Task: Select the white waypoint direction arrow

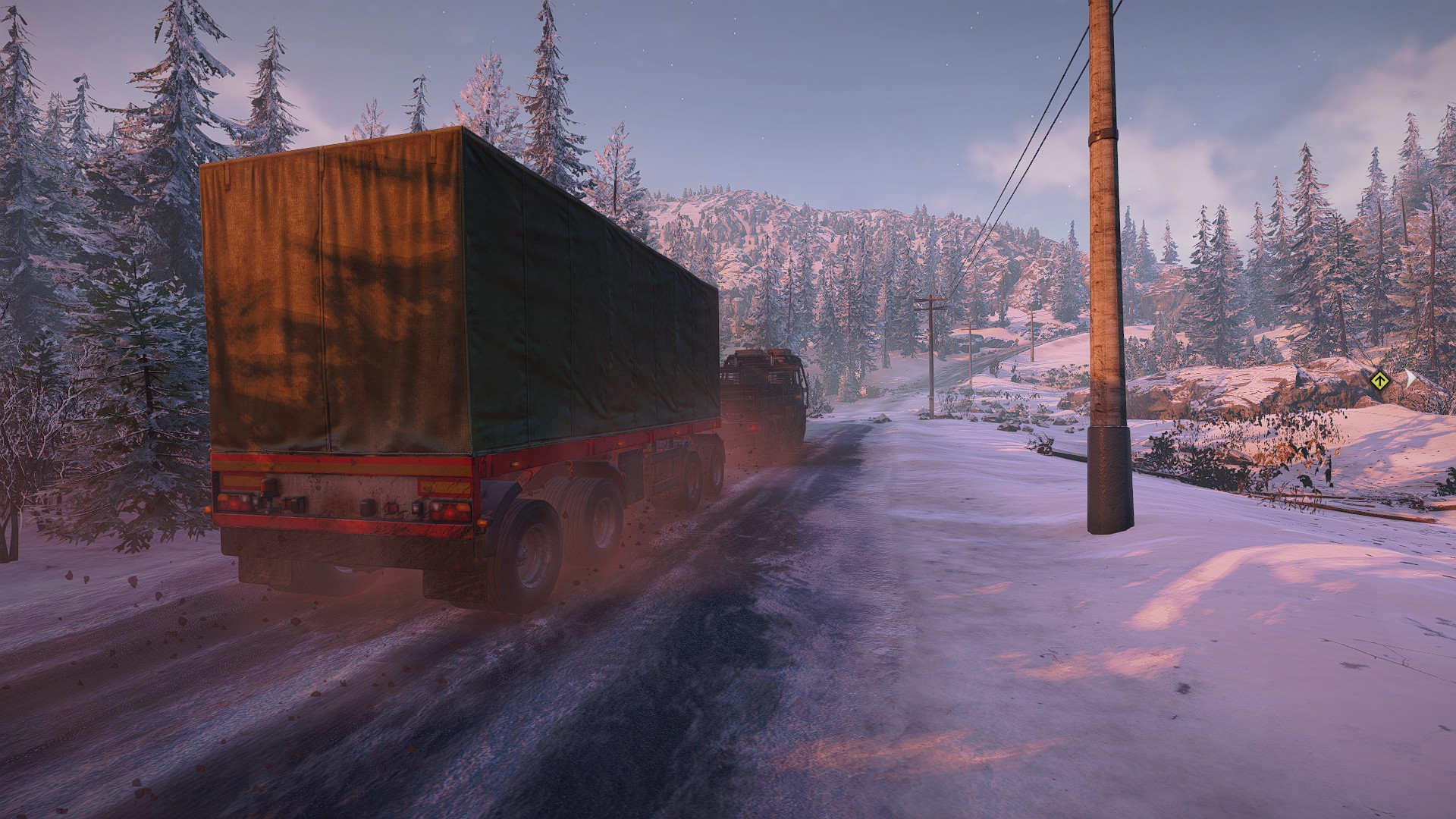Action: [1411, 378]
